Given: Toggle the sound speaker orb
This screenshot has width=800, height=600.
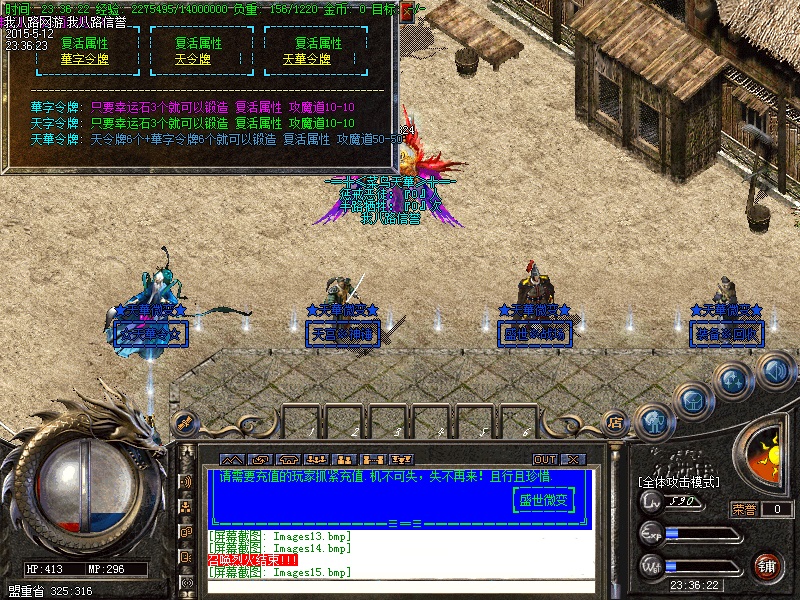Looking at the screenshot, I should (x=774, y=371).
